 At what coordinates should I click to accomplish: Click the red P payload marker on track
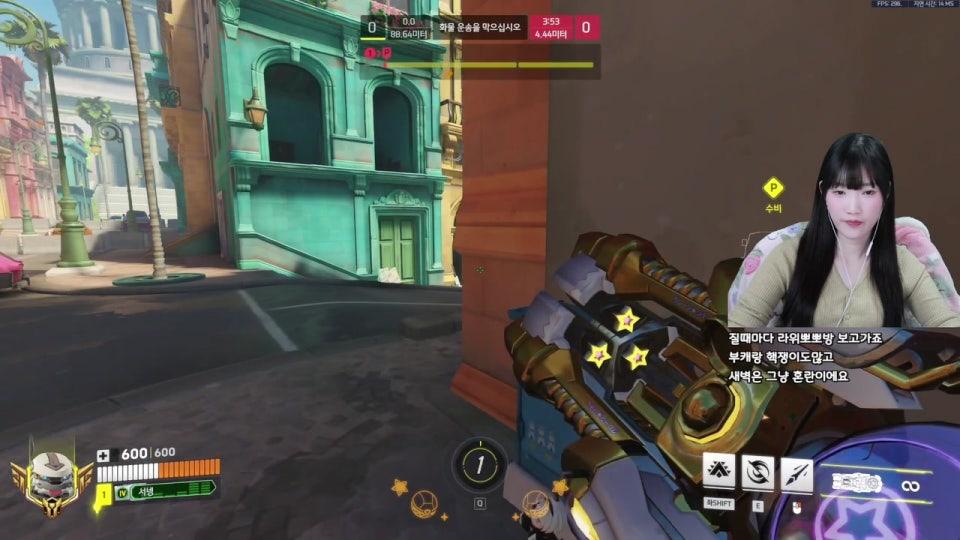point(386,52)
